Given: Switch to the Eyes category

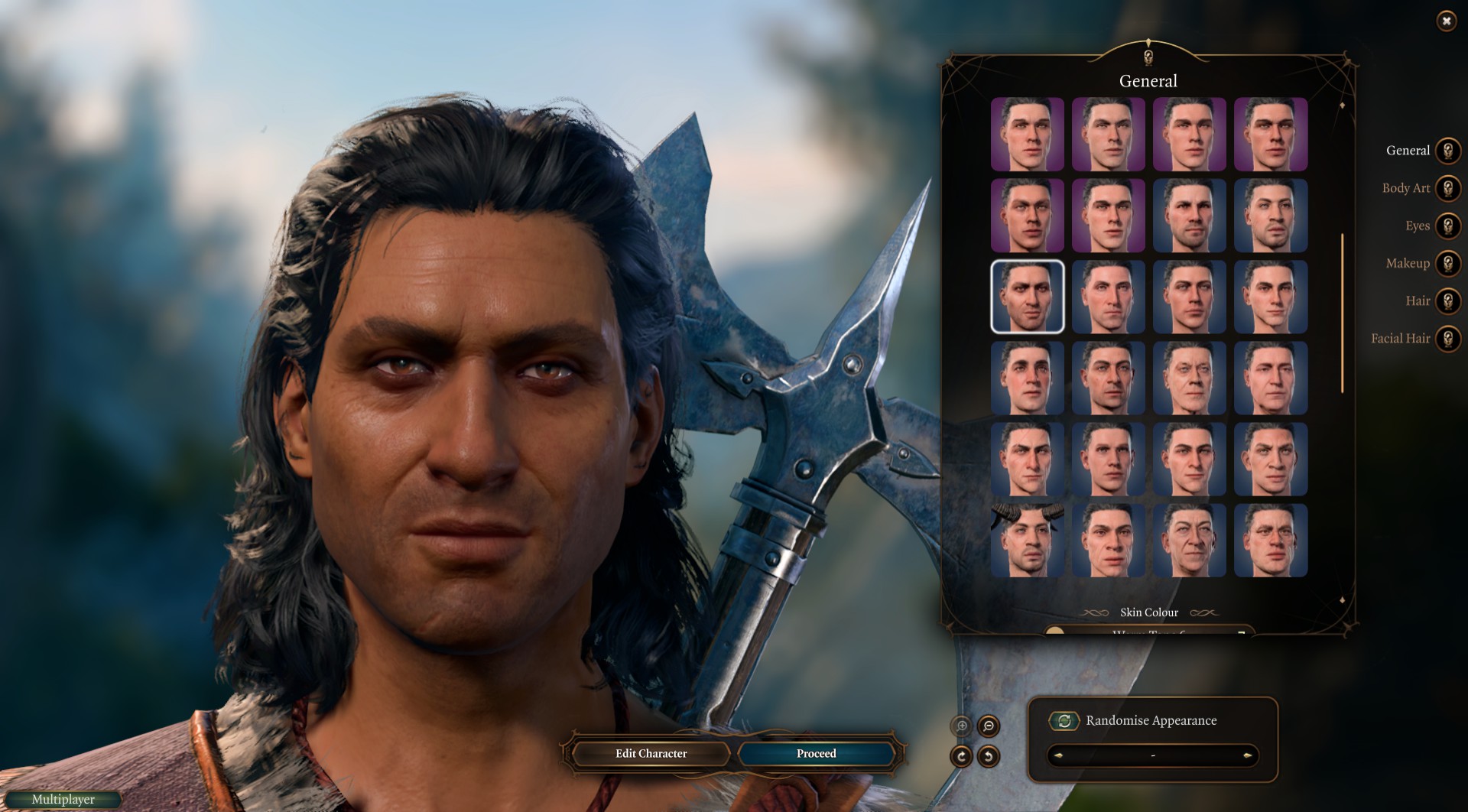Looking at the screenshot, I should (x=1447, y=226).
